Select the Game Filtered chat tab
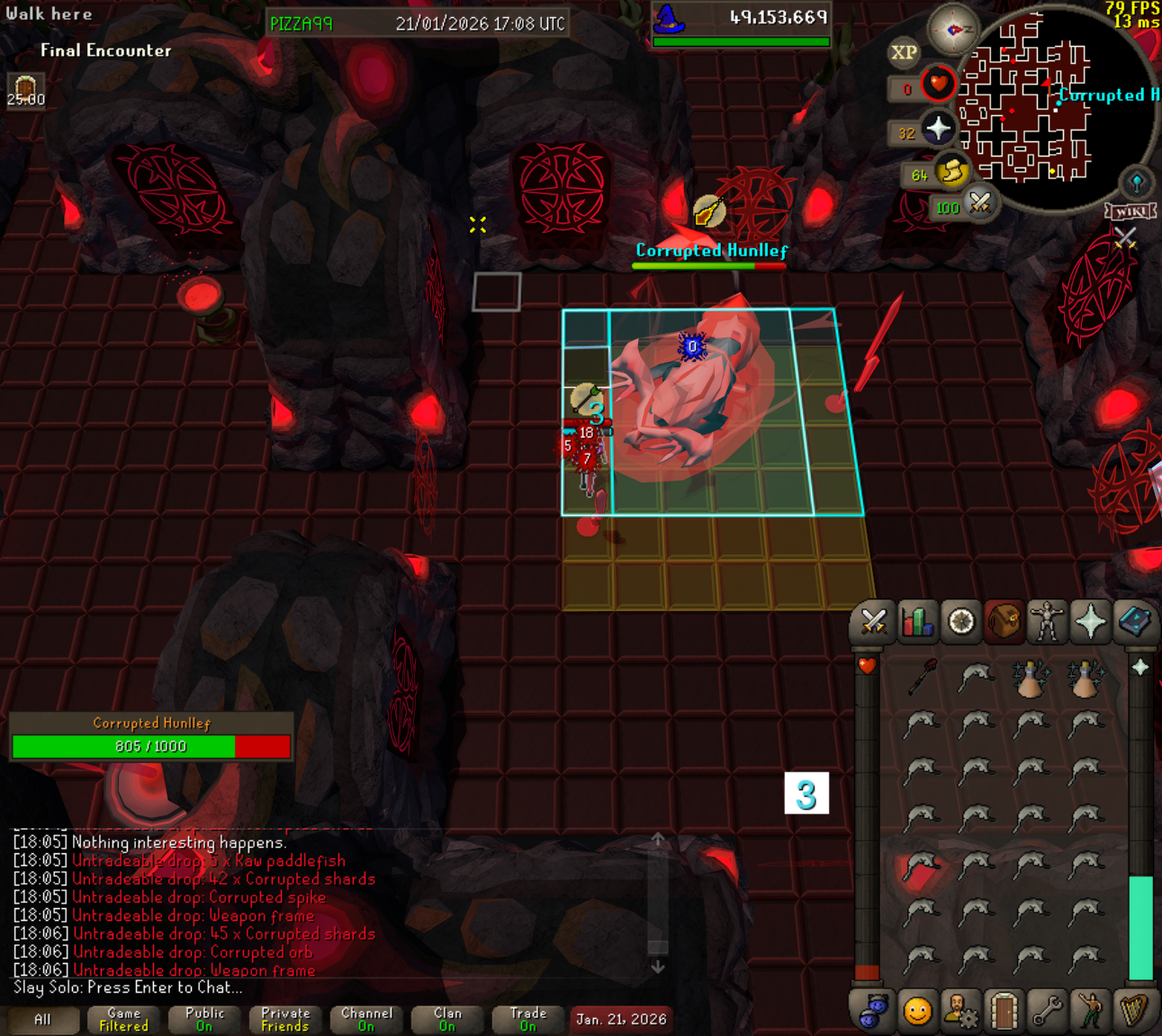The height and width of the screenshot is (1036, 1162). point(123,1020)
